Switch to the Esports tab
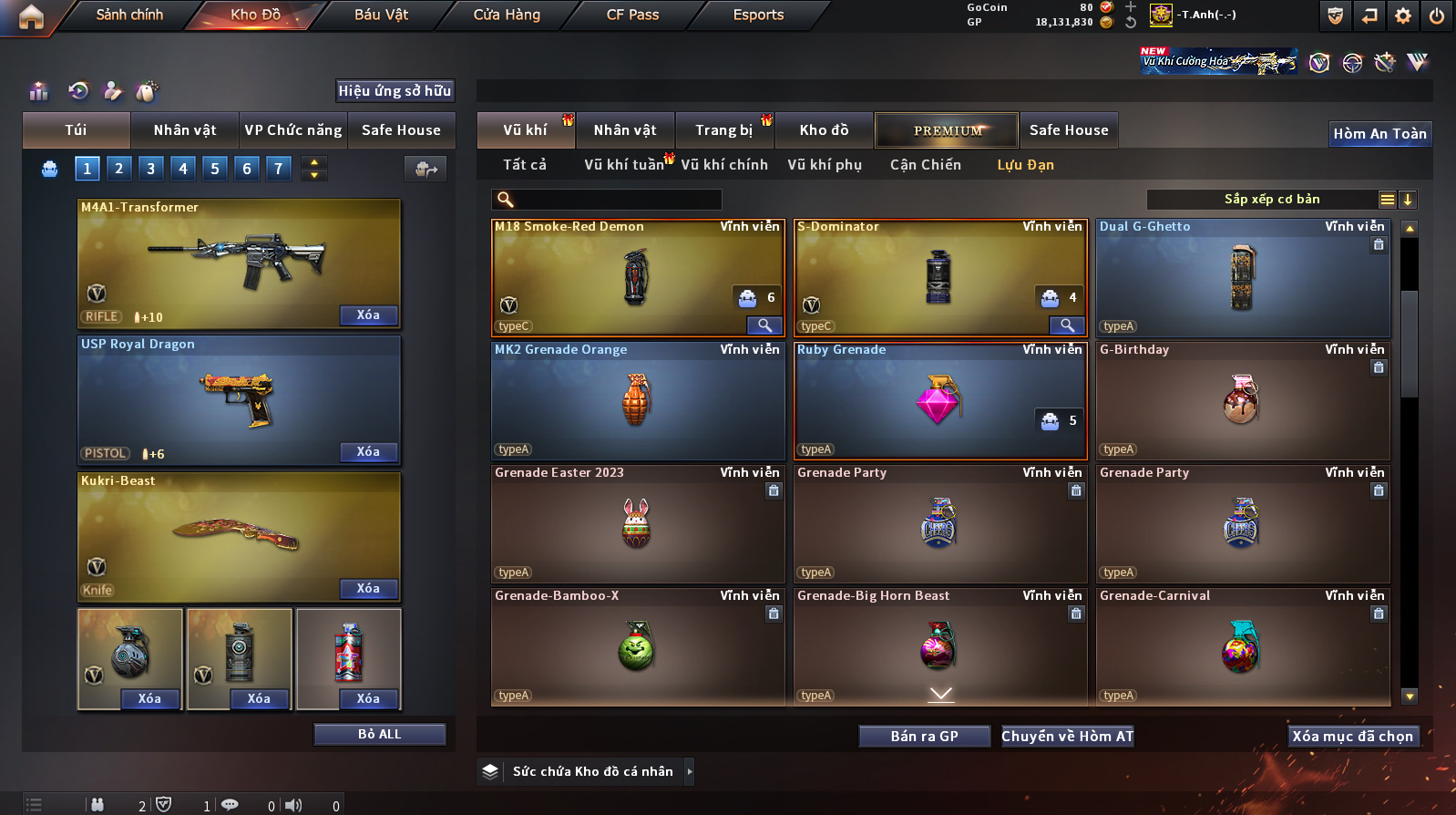Viewport: 1456px width, 815px height. (758, 15)
